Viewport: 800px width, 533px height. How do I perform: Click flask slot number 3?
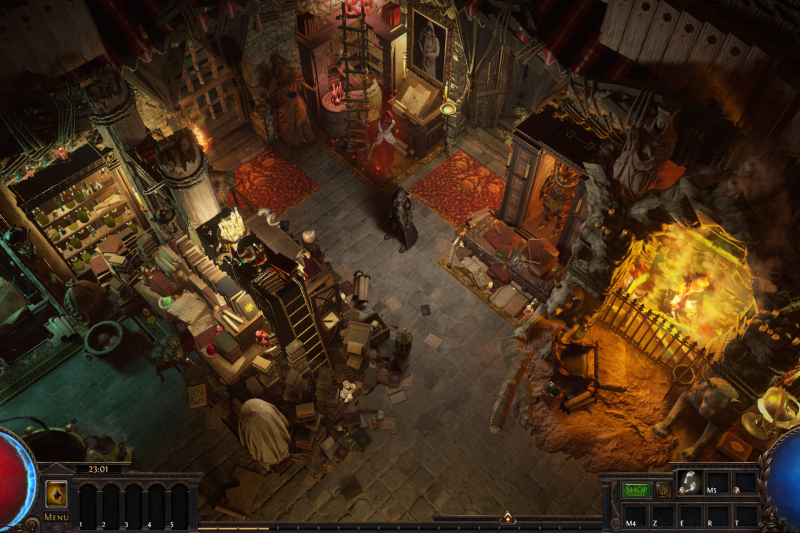pyautogui.click(x=132, y=505)
